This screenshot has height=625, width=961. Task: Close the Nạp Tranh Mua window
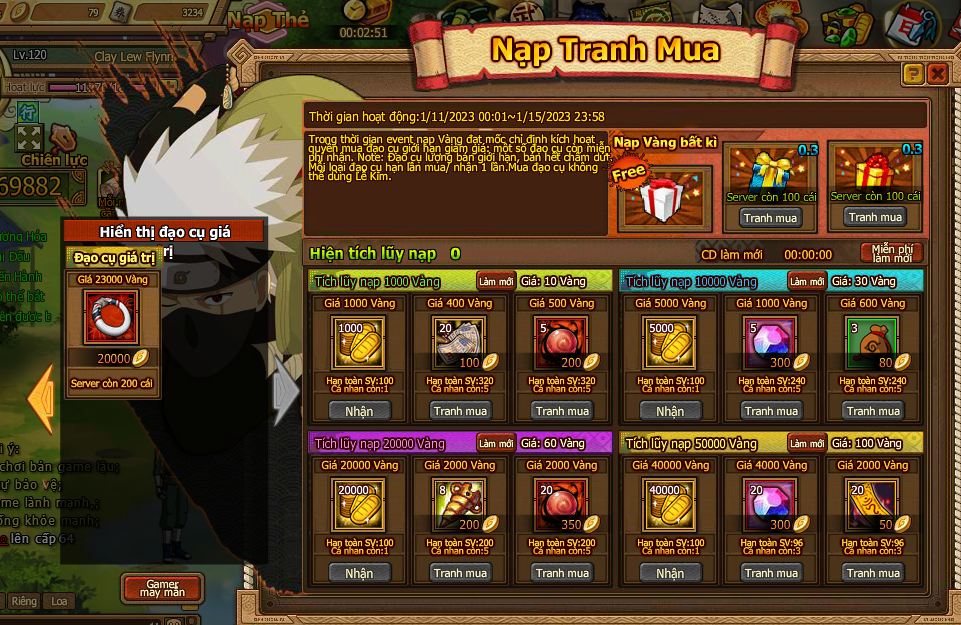pyautogui.click(x=937, y=74)
